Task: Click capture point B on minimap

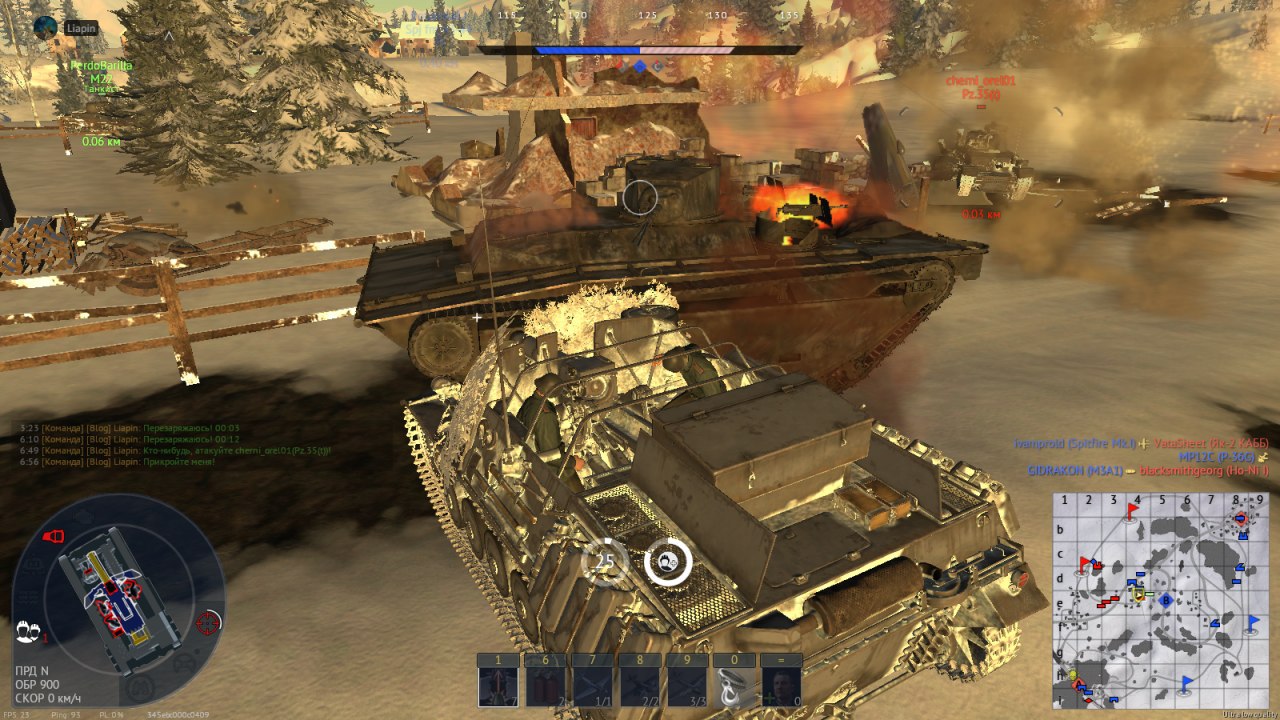Action: (x=1165, y=599)
